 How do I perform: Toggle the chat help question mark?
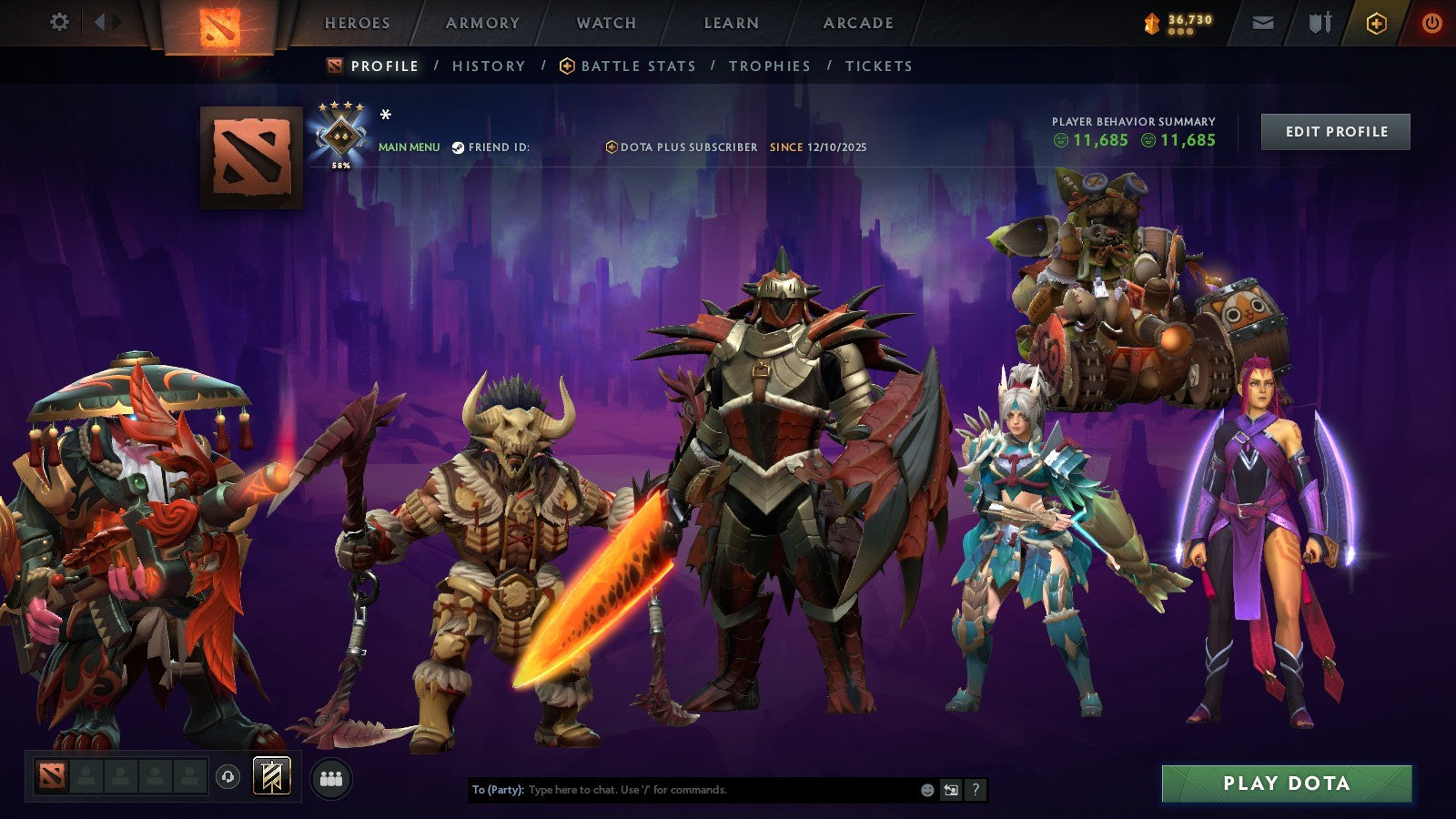(x=976, y=791)
